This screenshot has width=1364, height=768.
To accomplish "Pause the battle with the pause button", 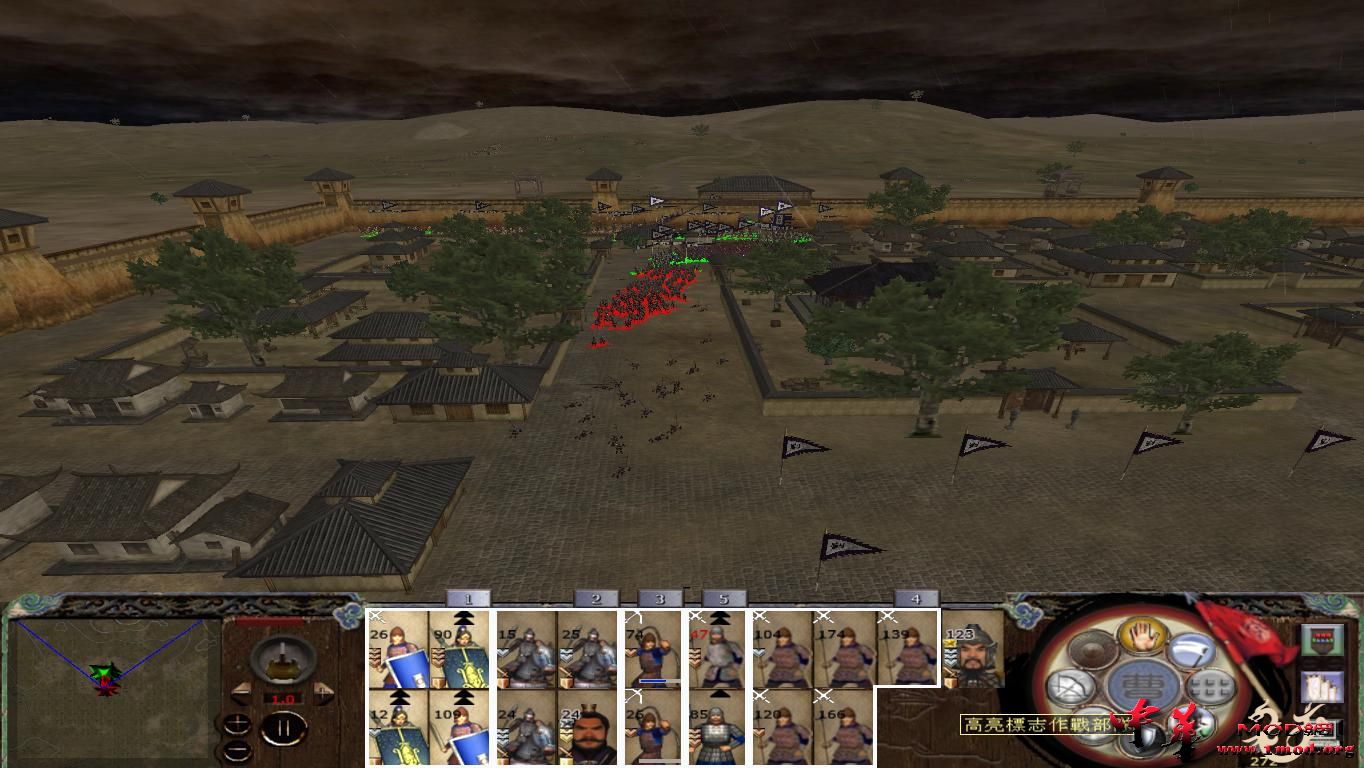I will coord(282,728).
